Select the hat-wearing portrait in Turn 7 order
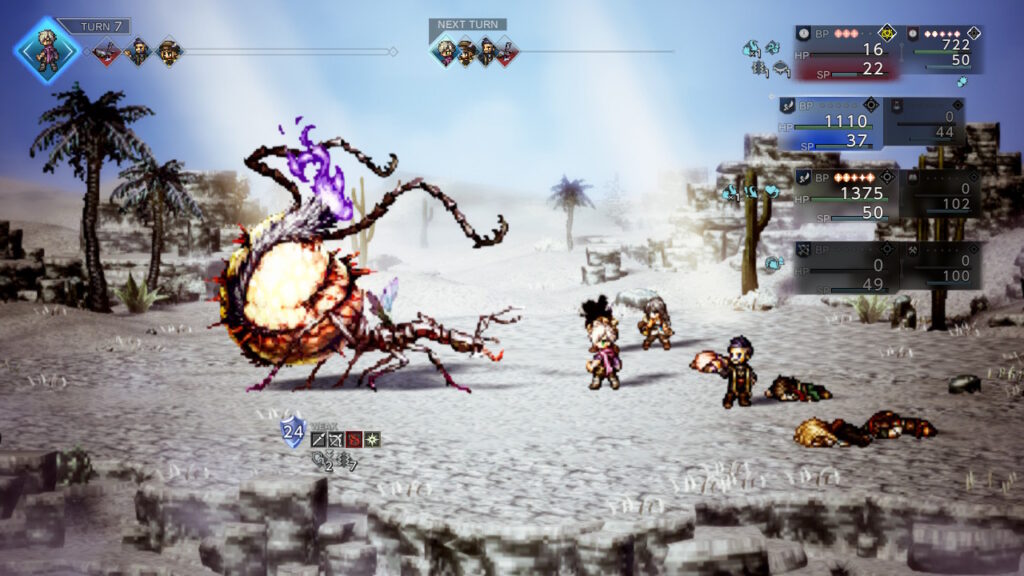This screenshot has width=1024, height=576. (x=169, y=51)
